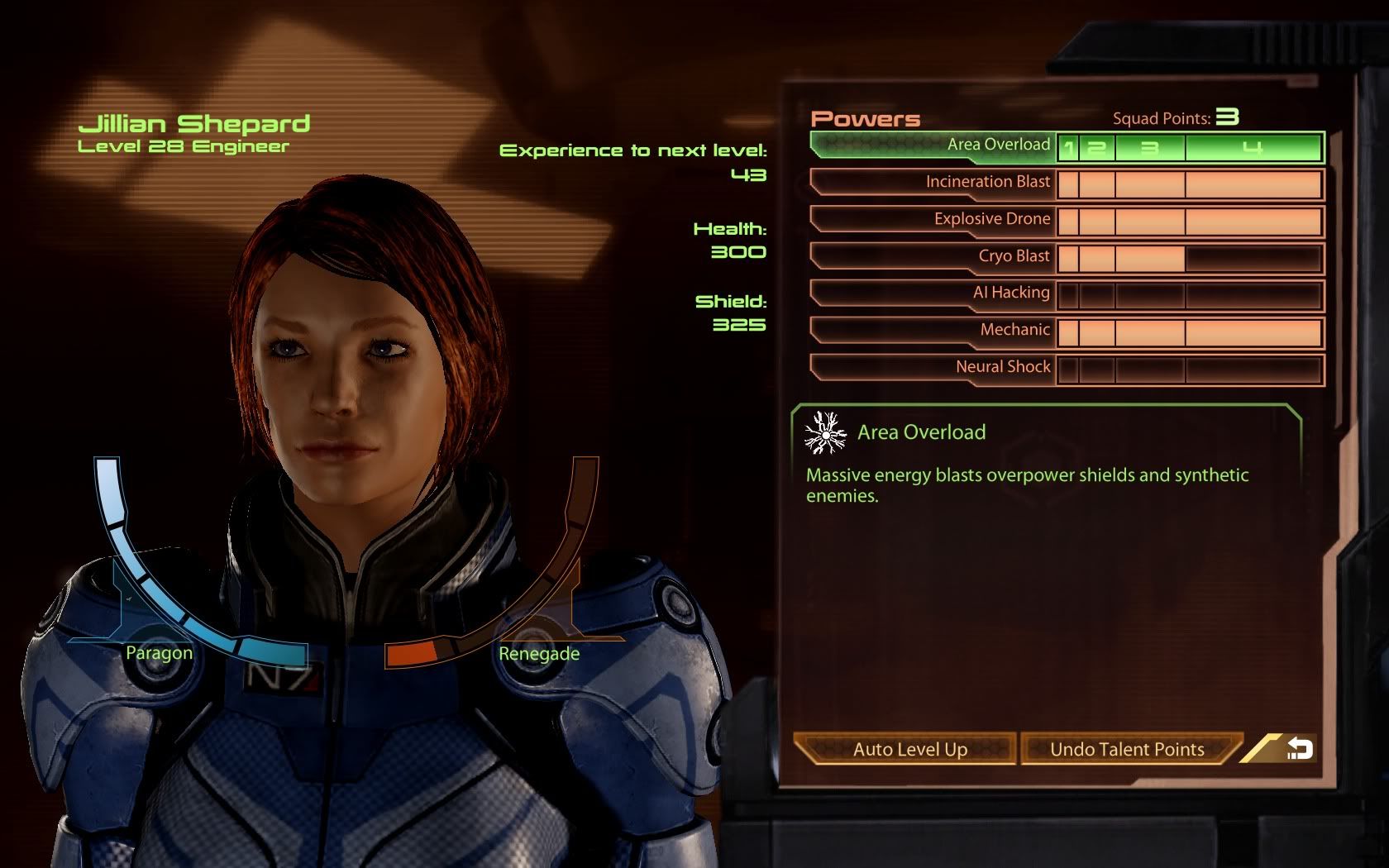Screen dimensions: 1389x868
Task: Undo Talent Points
Action: pos(1128,749)
